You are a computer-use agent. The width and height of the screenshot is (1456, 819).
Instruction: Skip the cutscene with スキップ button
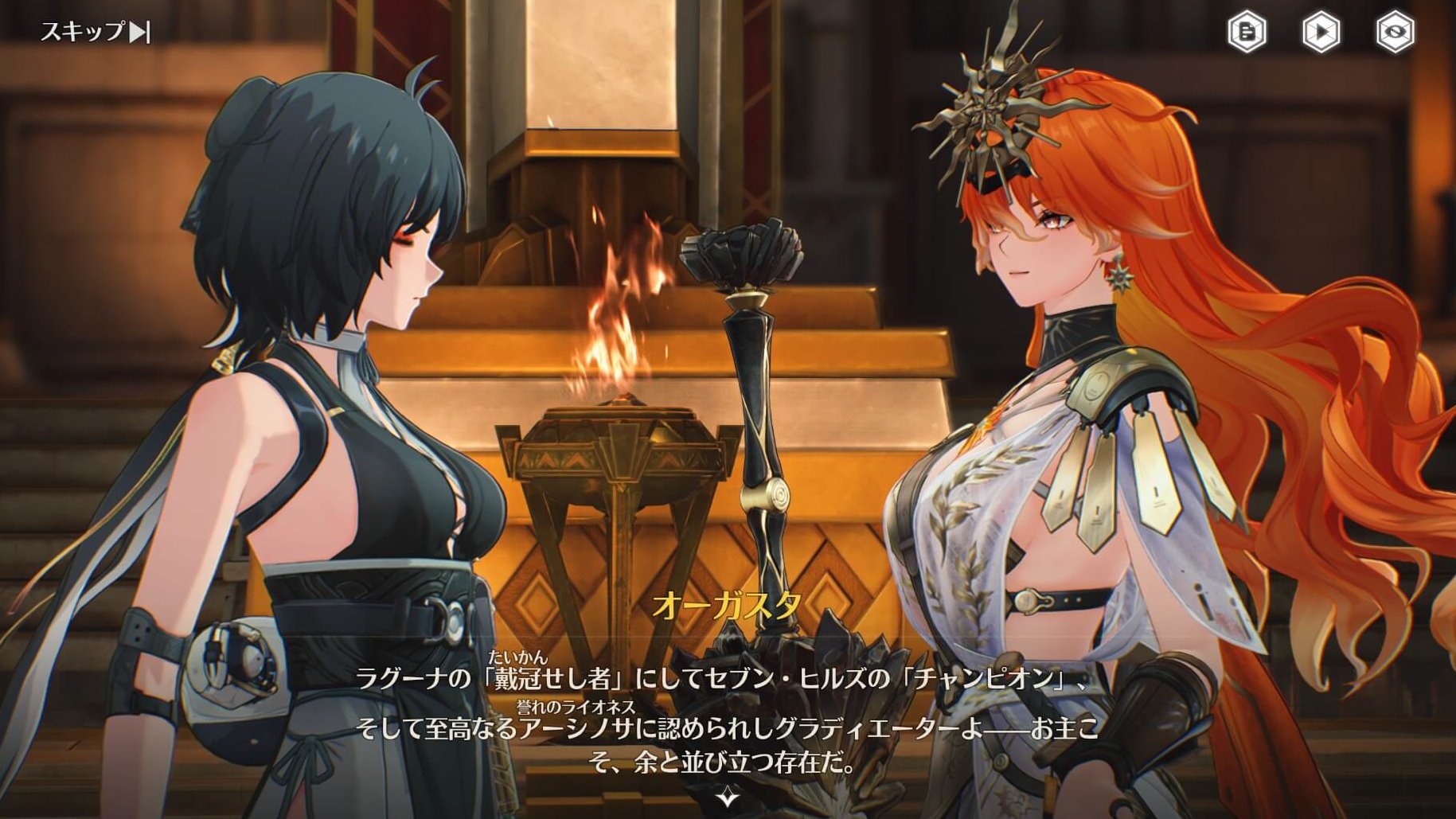click(x=95, y=32)
